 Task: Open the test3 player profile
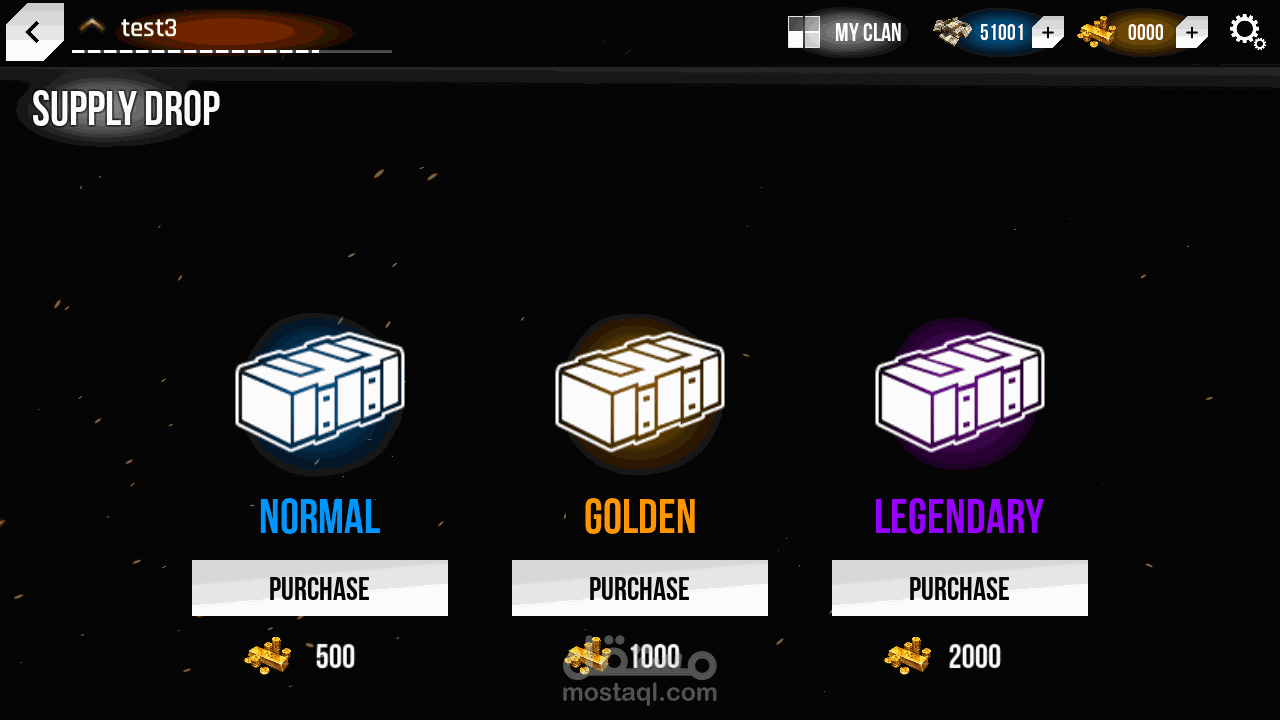click(149, 28)
